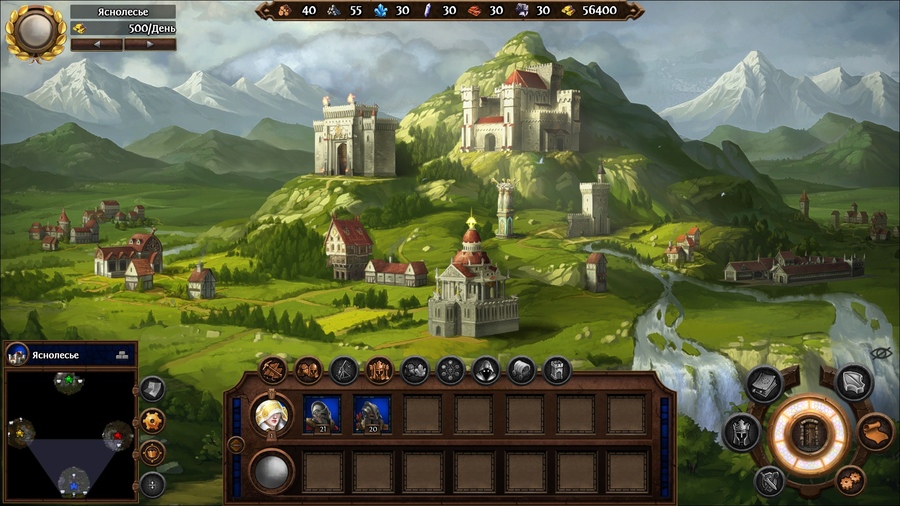Select the unit stack of 21 soldiers

point(322,413)
